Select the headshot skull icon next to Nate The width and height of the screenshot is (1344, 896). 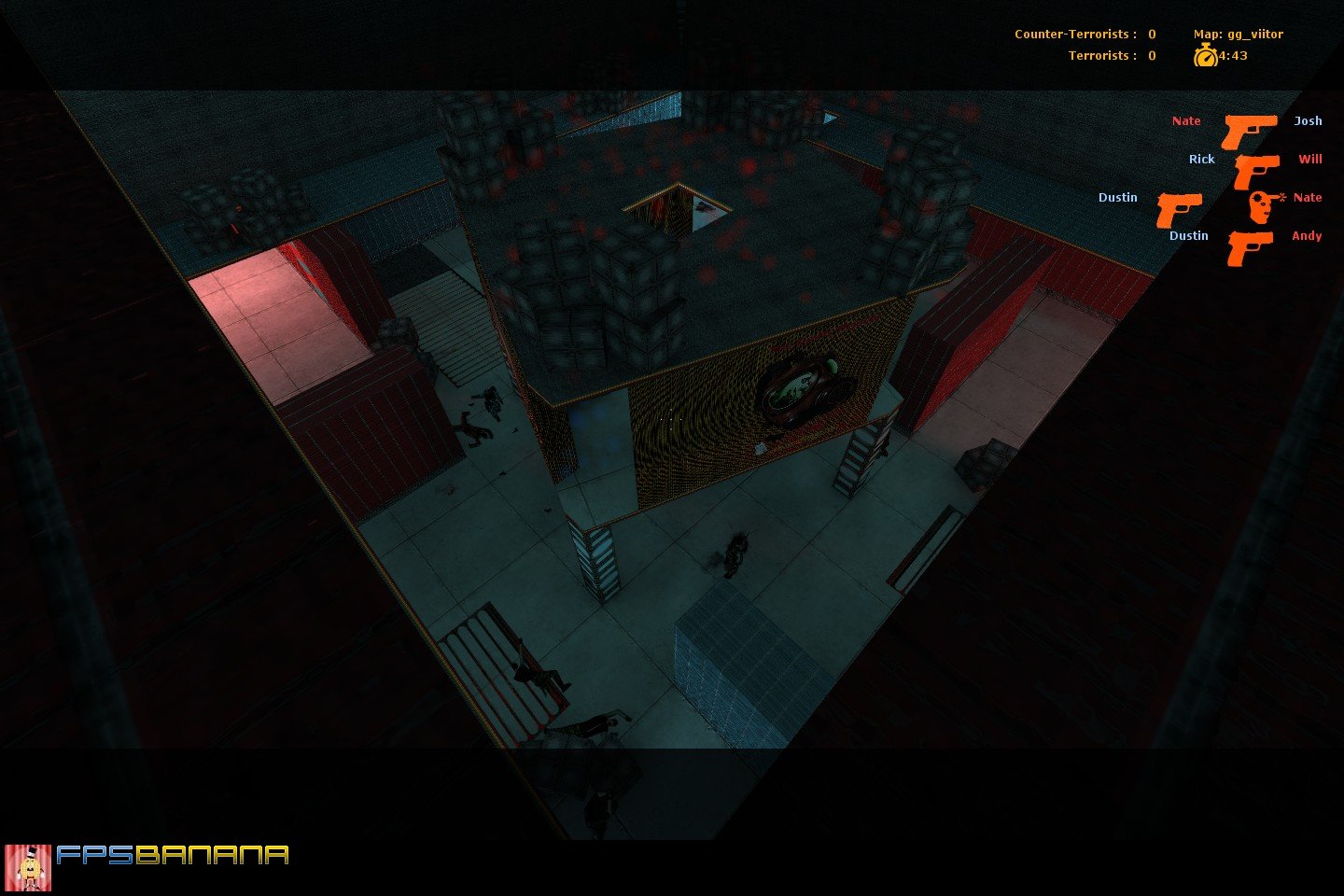(1259, 207)
